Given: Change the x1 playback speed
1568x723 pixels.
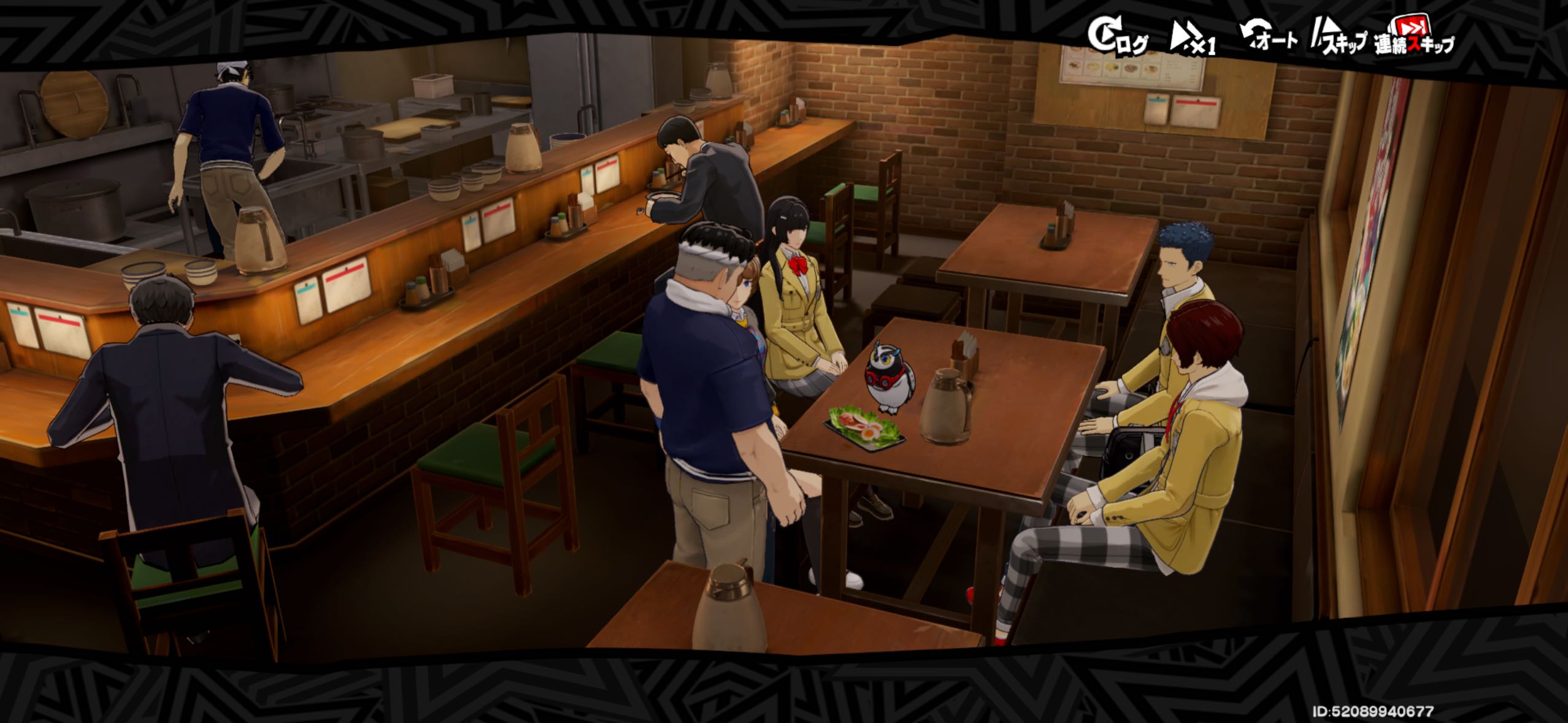Looking at the screenshot, I should (1193, 39).
